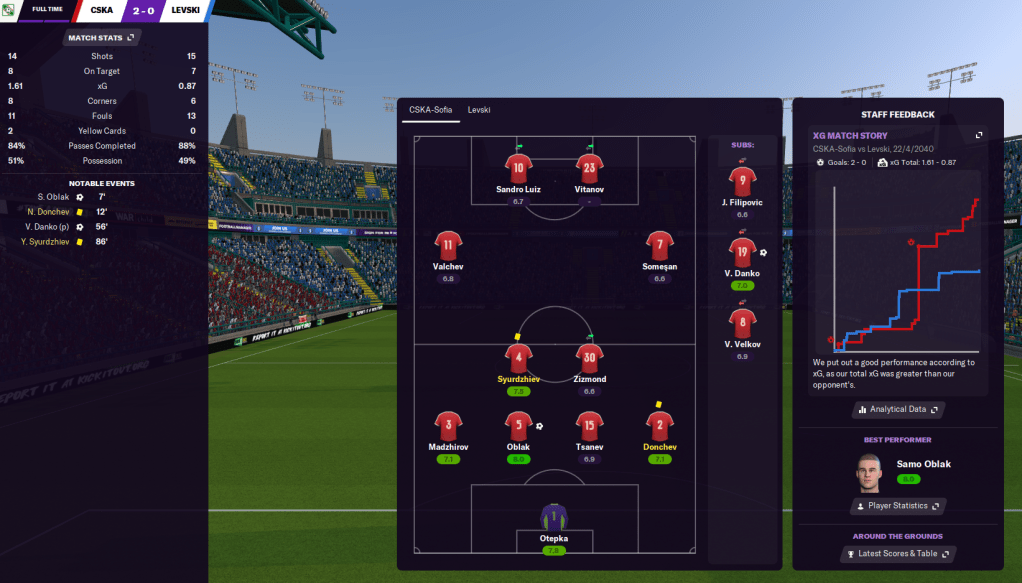
Task: Open the Match Stats panel
Action: [x=101, y=38]
